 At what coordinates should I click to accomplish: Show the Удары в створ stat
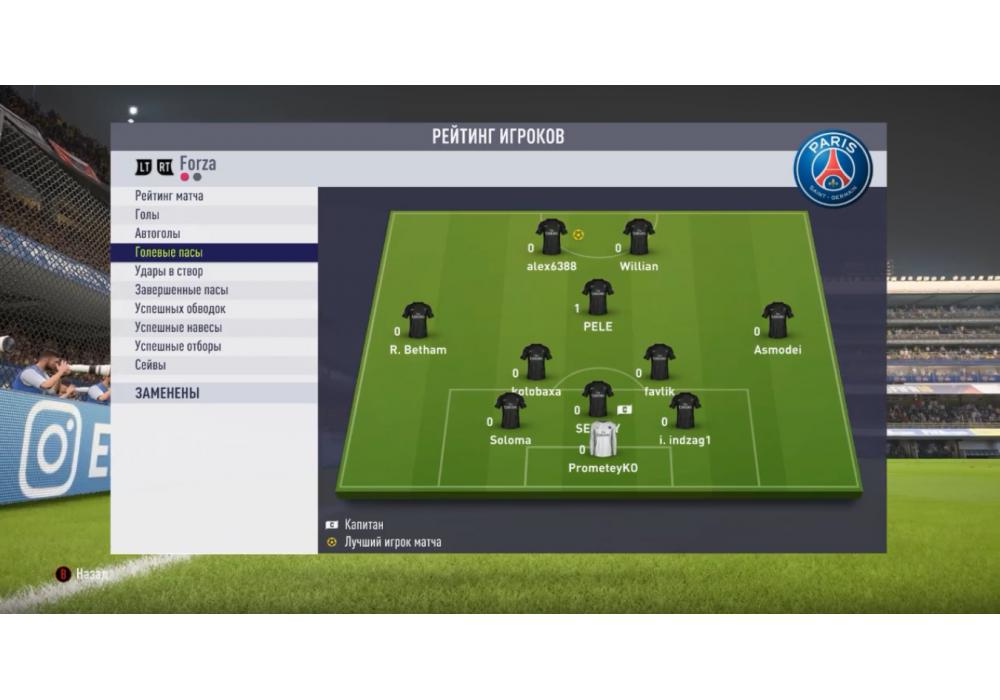214,271
